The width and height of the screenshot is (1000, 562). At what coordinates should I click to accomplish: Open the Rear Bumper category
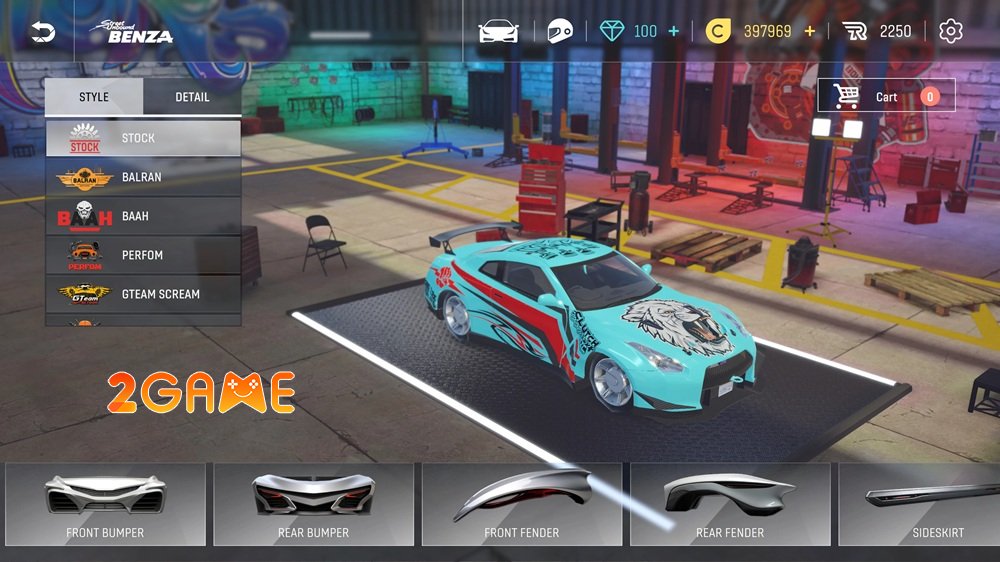(313, 504)
